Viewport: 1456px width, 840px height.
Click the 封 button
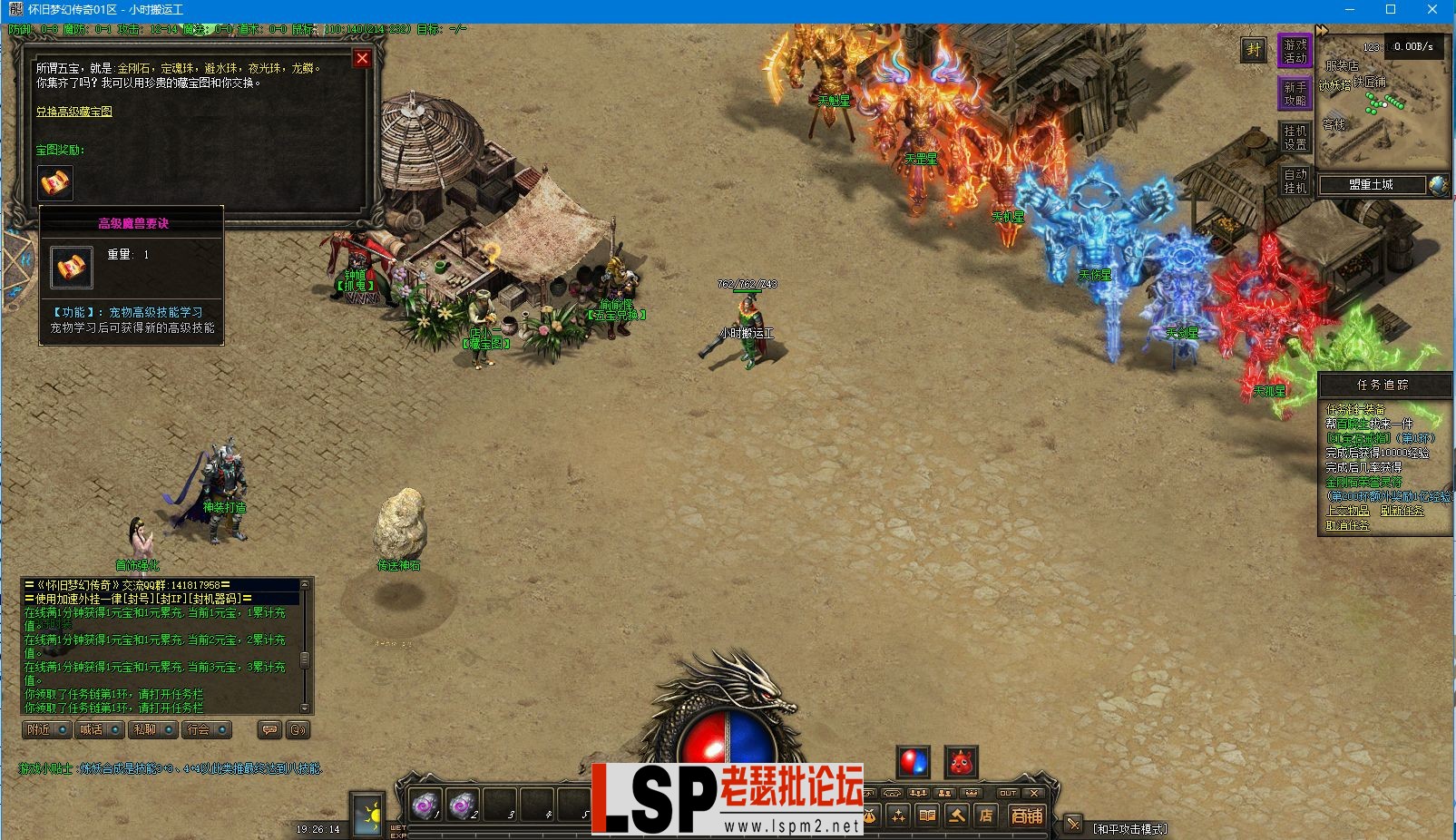click(x=1254, y=50)
